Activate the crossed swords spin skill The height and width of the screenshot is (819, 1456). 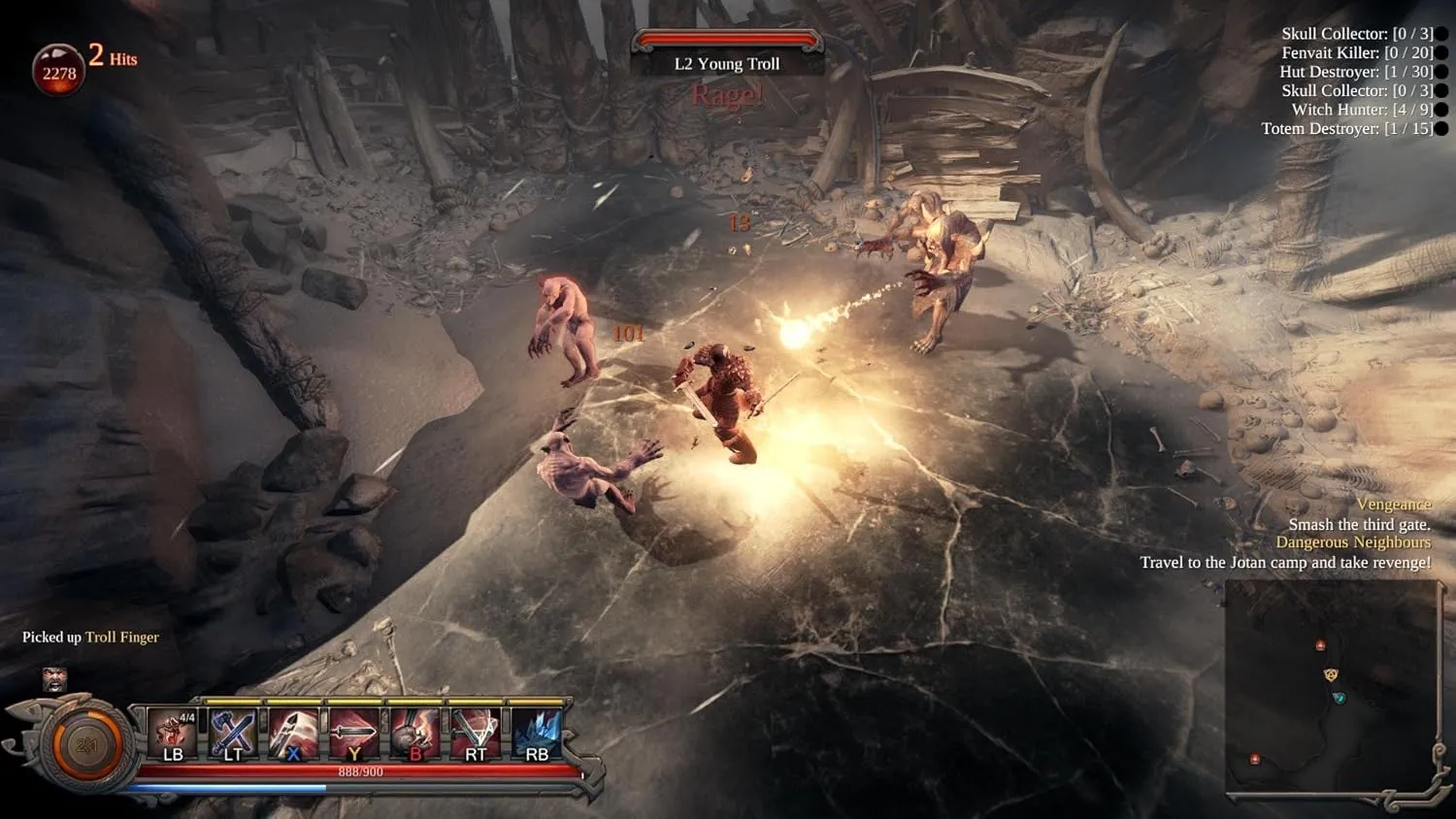point(476,734)
